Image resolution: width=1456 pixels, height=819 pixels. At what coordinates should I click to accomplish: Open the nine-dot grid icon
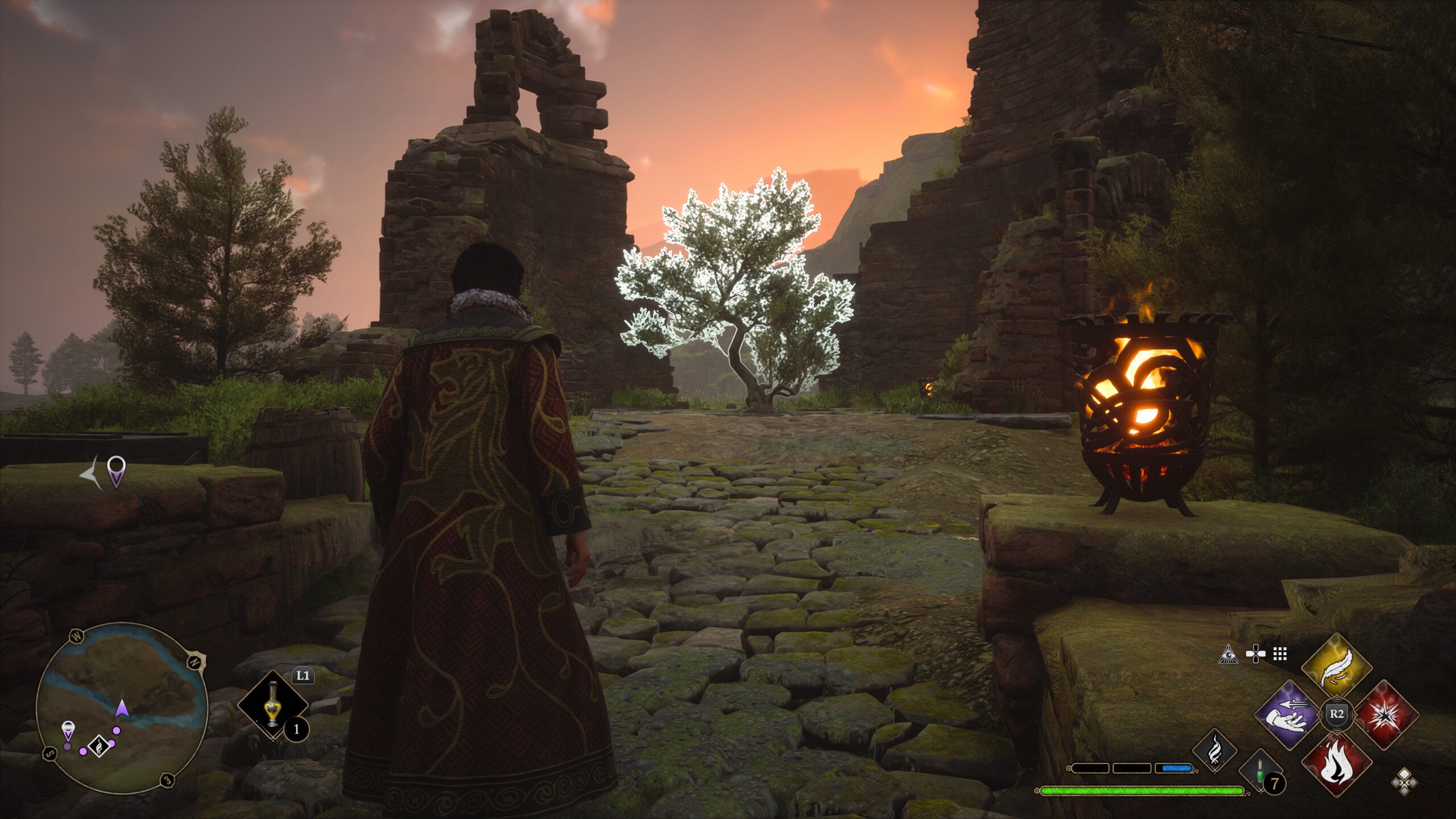pos(1280,655)
